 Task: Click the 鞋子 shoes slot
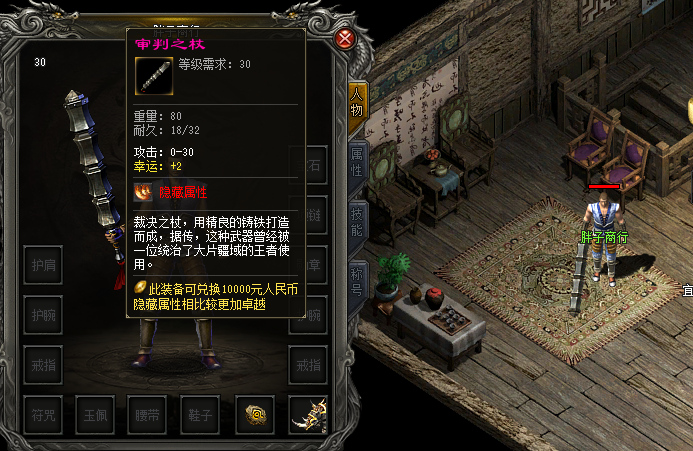tap(201, 414)
